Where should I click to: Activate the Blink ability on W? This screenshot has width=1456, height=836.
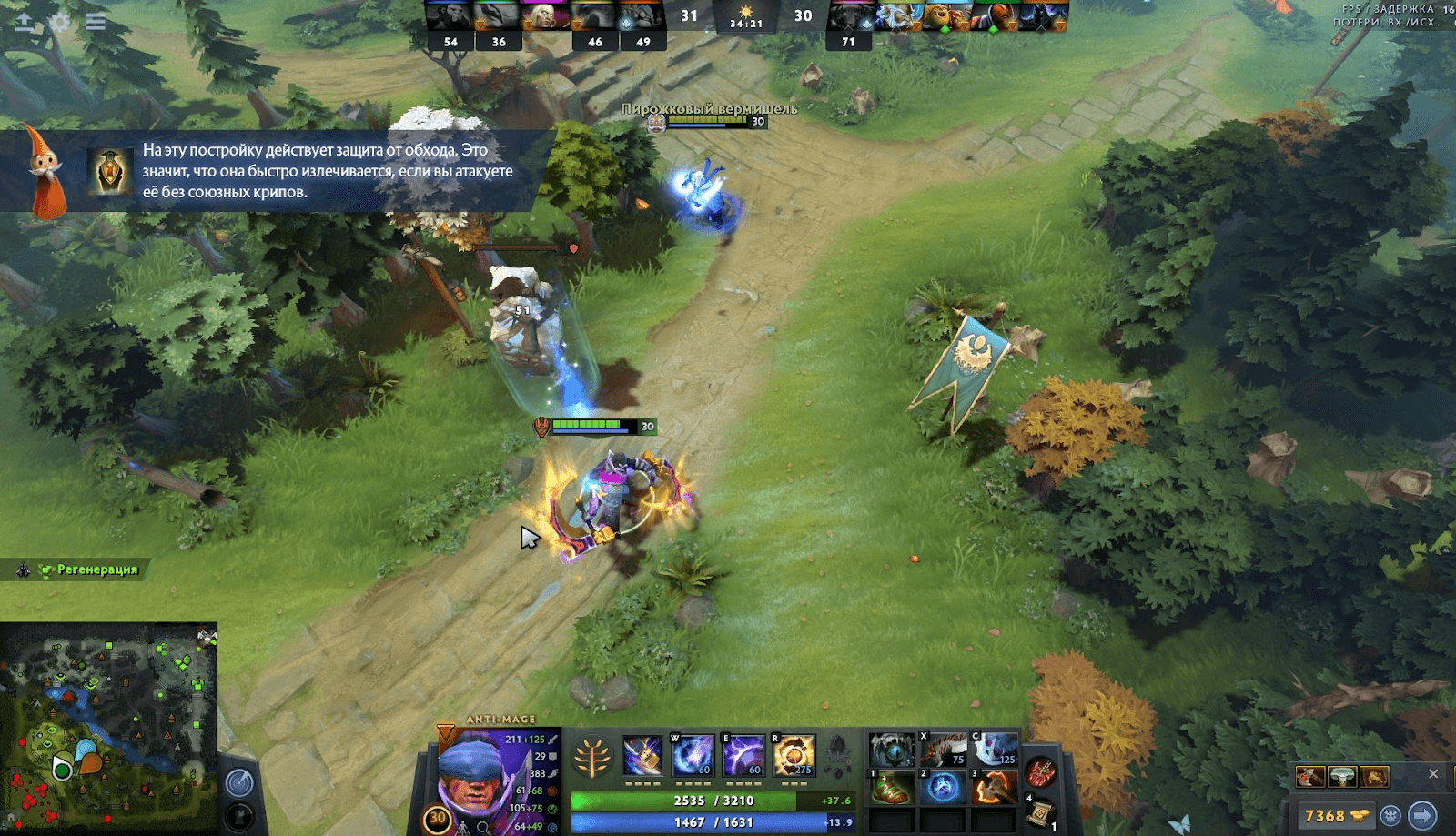(693, 756)
